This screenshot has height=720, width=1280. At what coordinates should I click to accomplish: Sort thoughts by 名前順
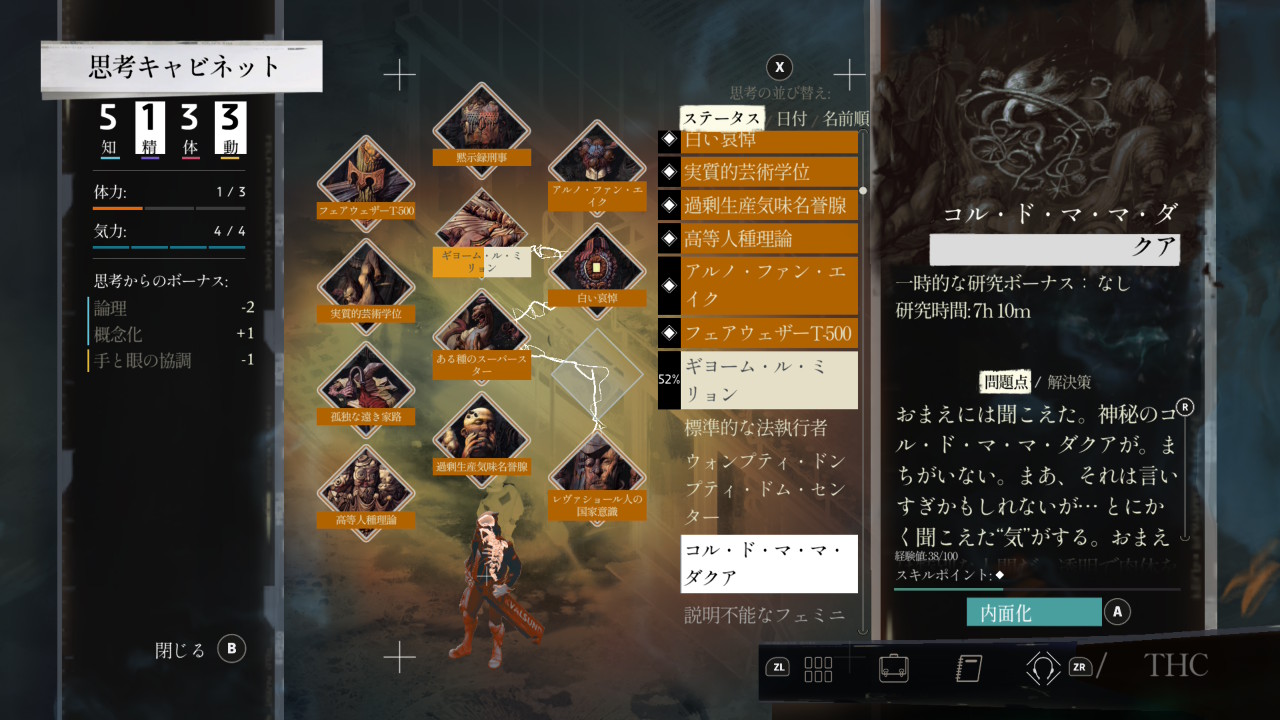click(x=846, y=118)
